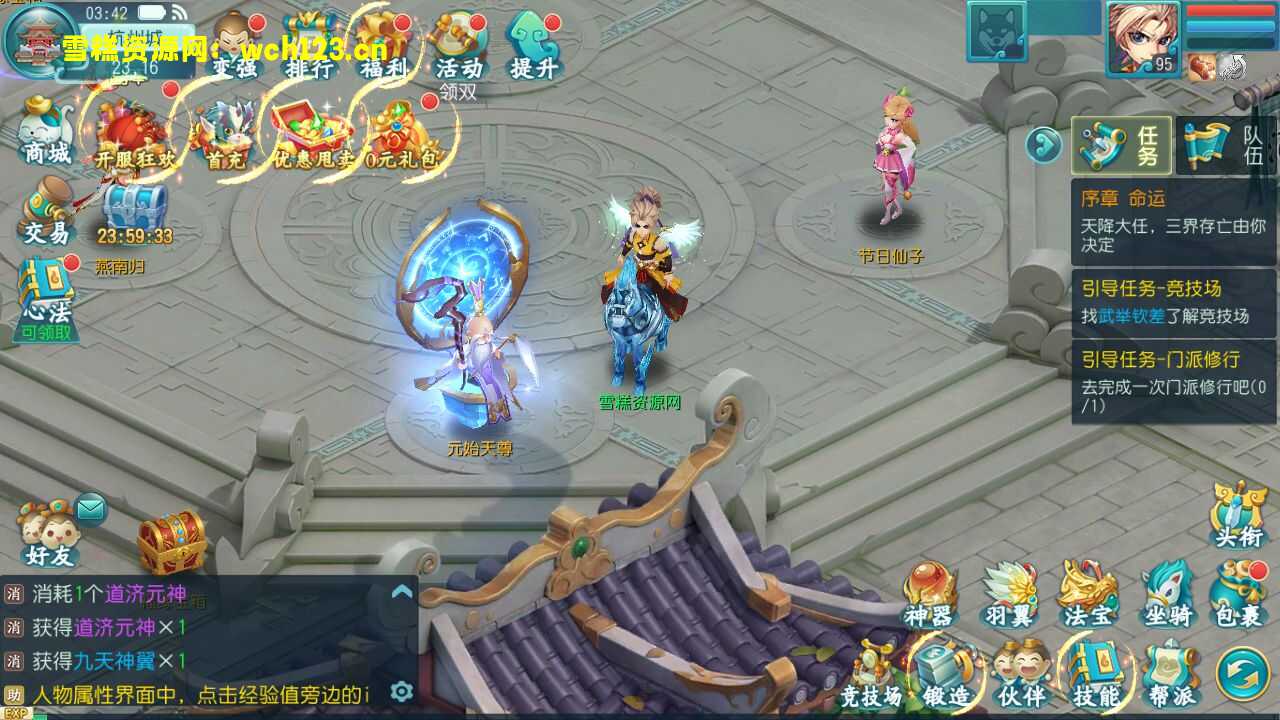Open the 排行 ranking menu

(x=309, y=45)
